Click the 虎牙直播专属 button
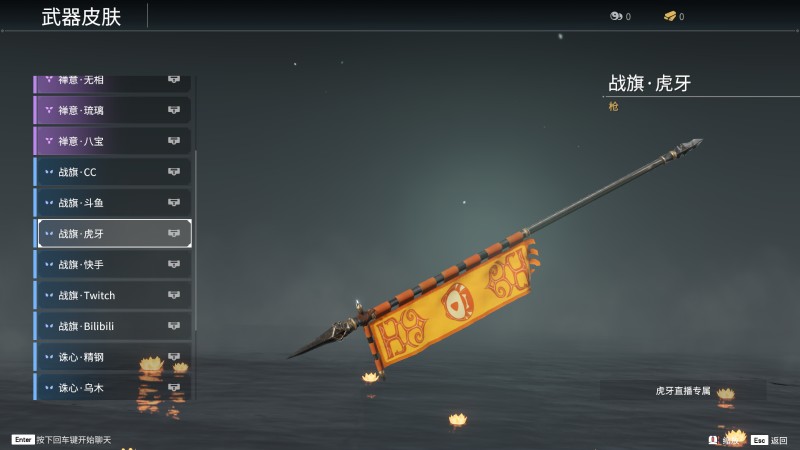 coord(683,391)
